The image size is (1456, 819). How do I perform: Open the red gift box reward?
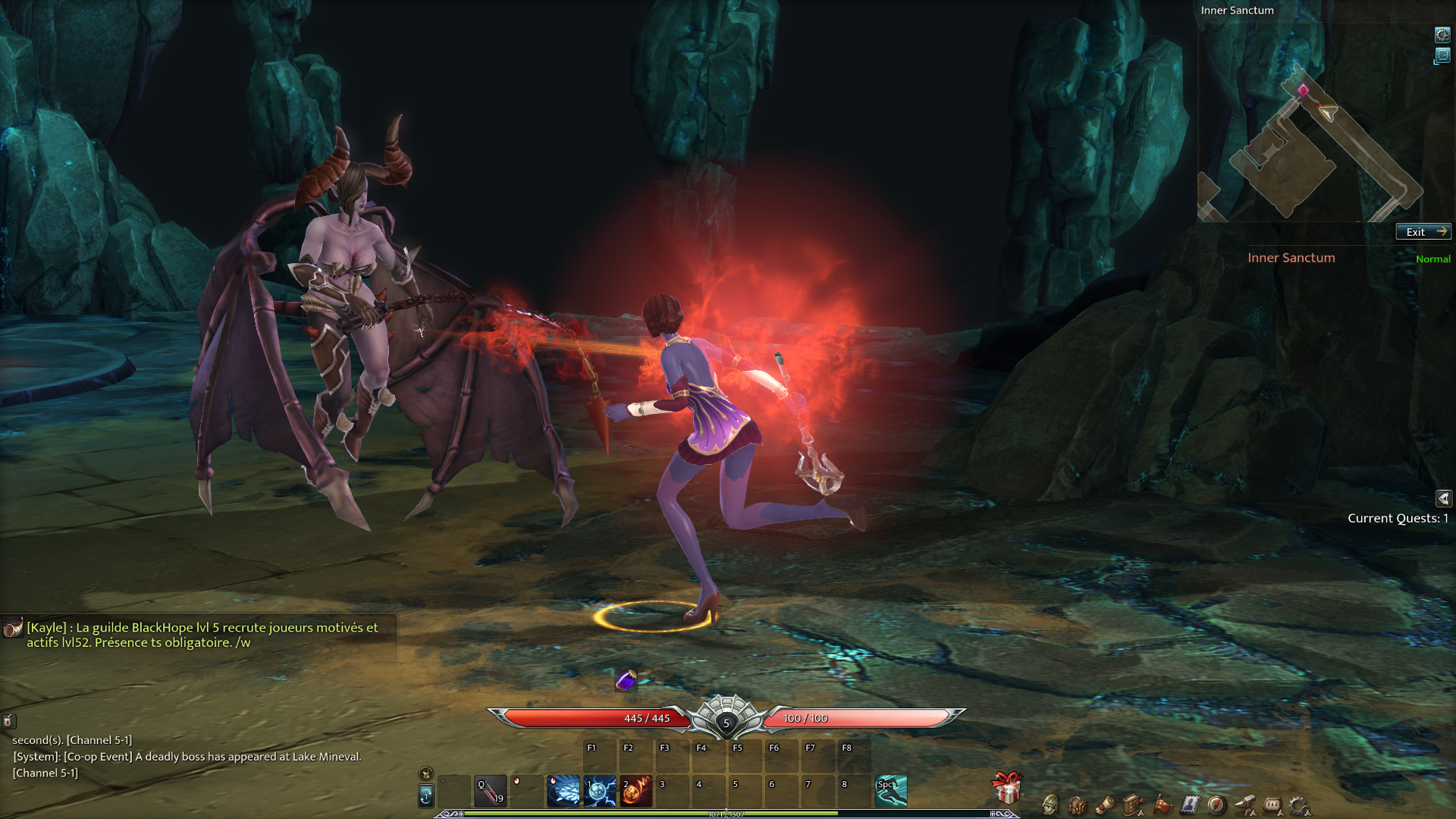(1007, 788)
